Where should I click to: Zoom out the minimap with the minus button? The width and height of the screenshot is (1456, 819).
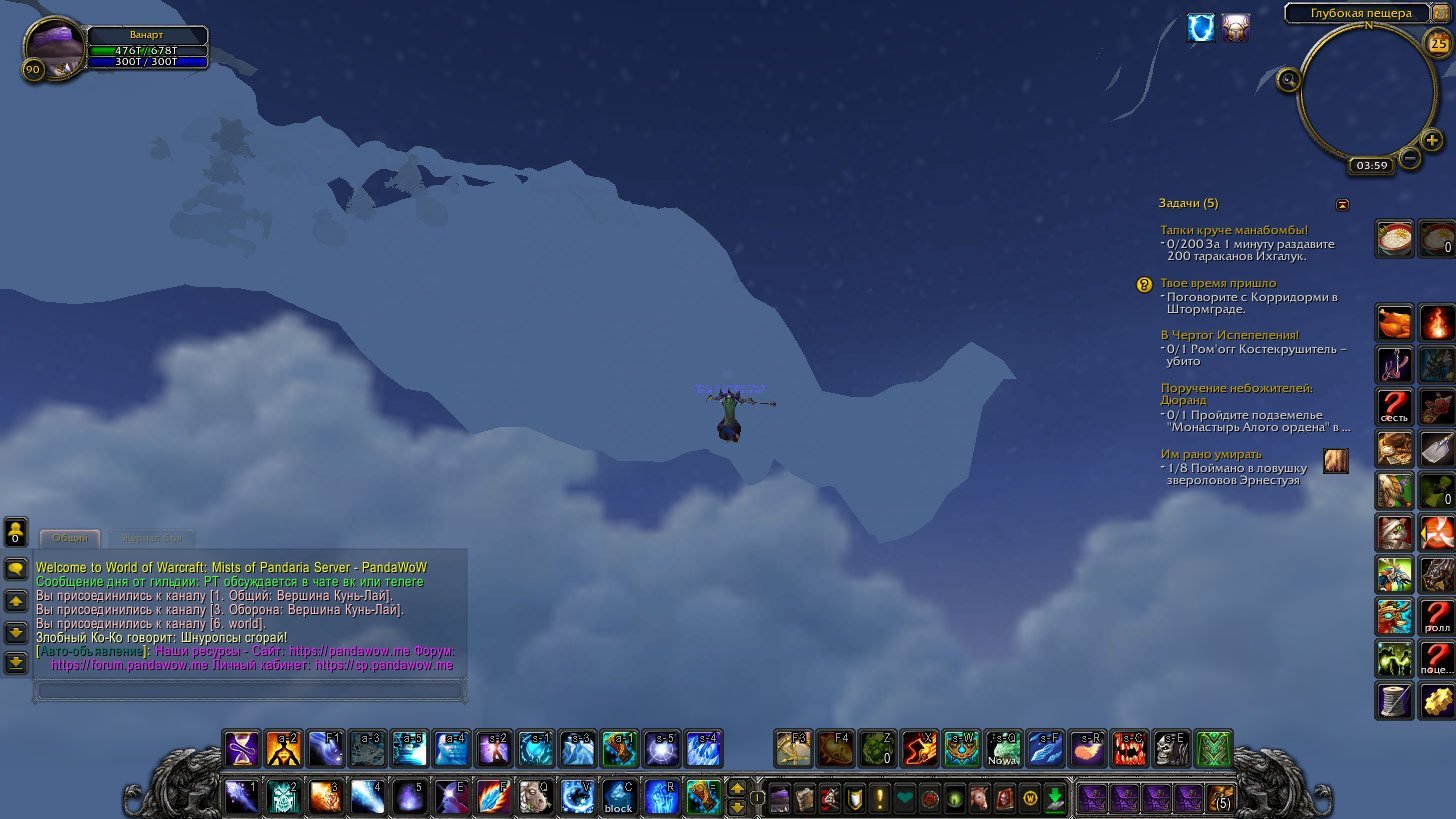pyautogui.click(x=1410, y=157)
